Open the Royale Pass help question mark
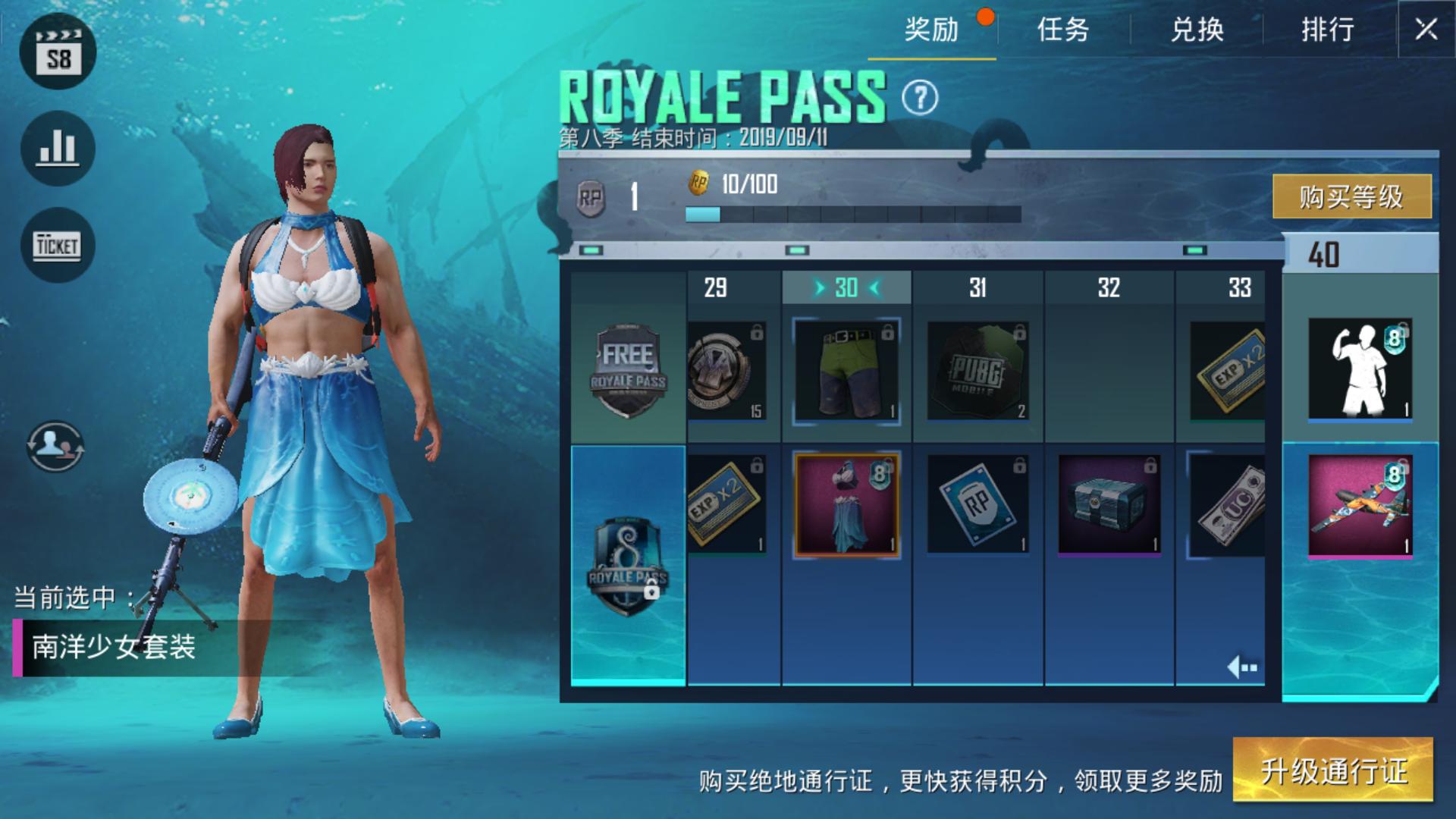 (x=920, y=98)
